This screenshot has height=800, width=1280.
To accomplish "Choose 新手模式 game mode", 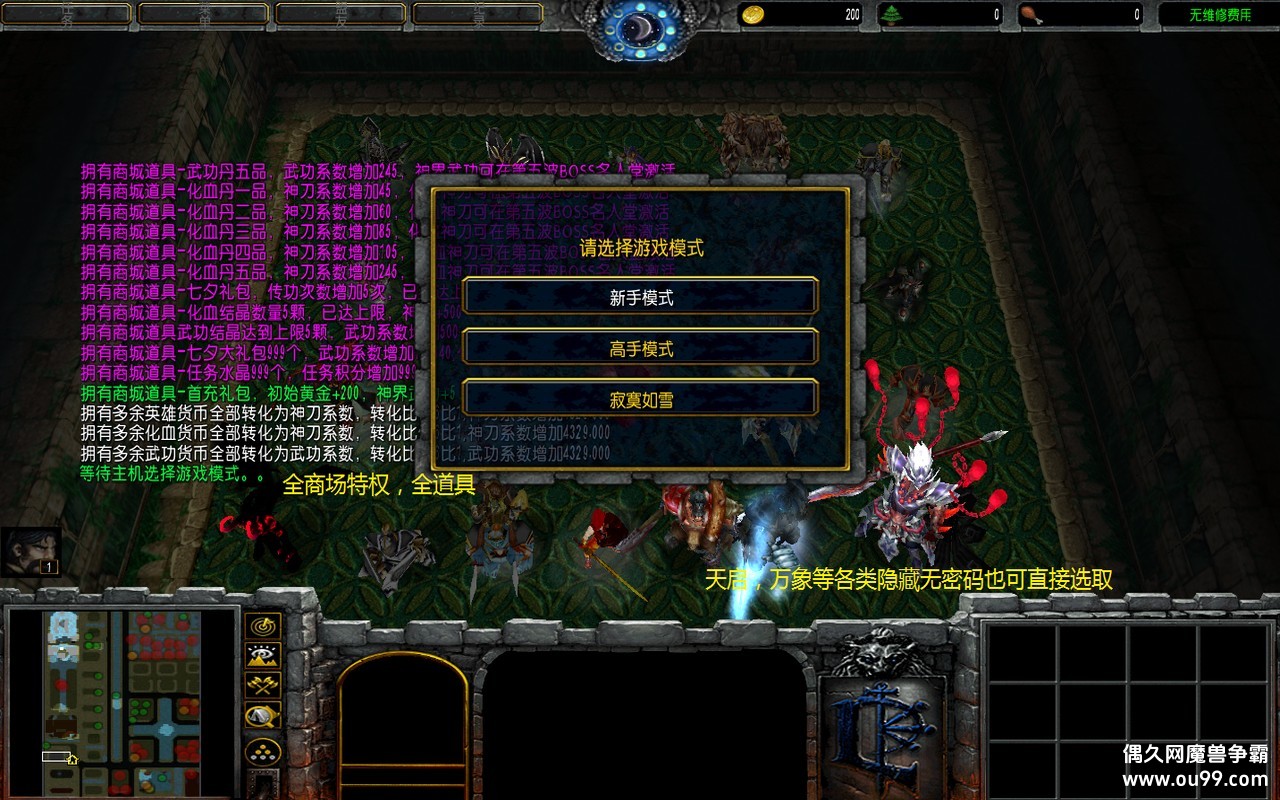I will (x=640, y=297).
